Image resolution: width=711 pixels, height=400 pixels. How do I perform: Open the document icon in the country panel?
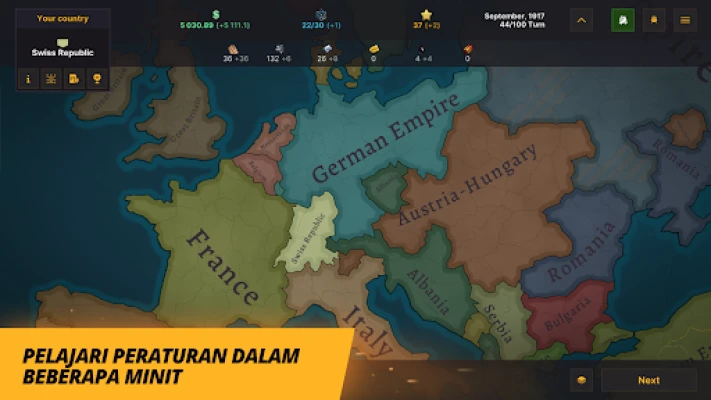coord(74,78)
